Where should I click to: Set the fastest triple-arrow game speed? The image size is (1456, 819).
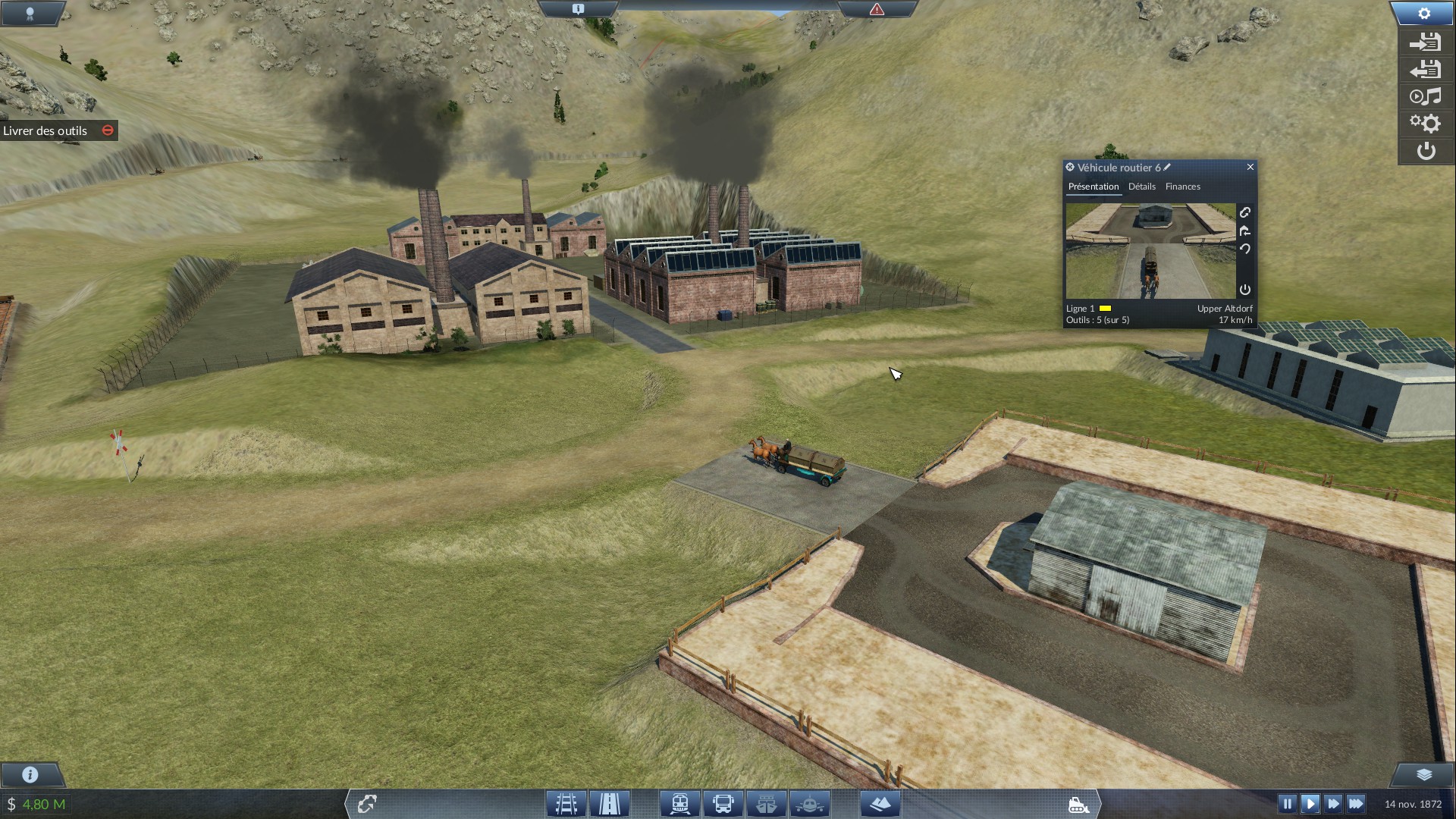coord(1356,803)
